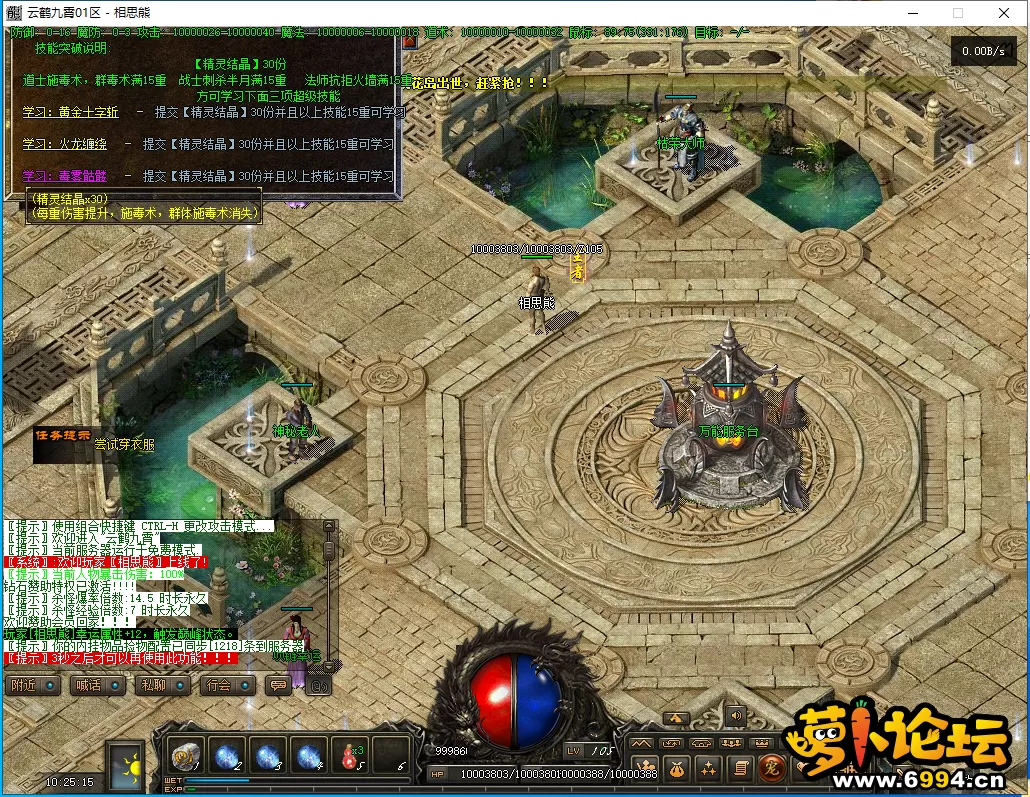1030x797 pixels.
Task: Toggle the speaker sound button
Action: pyautogui.click(x=736, y=716)
